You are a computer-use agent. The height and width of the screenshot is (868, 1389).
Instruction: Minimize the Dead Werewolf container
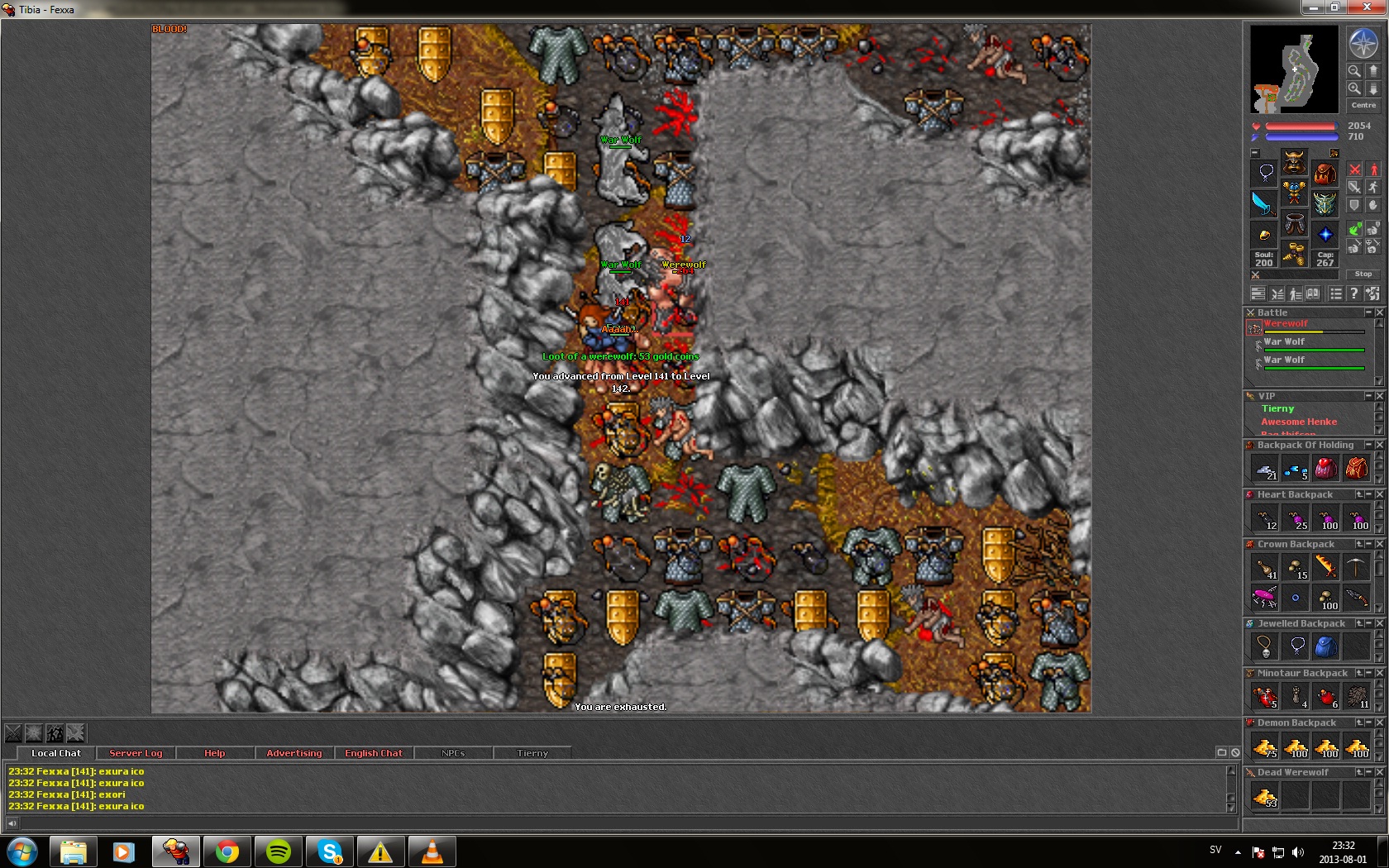click(1368, 772)
